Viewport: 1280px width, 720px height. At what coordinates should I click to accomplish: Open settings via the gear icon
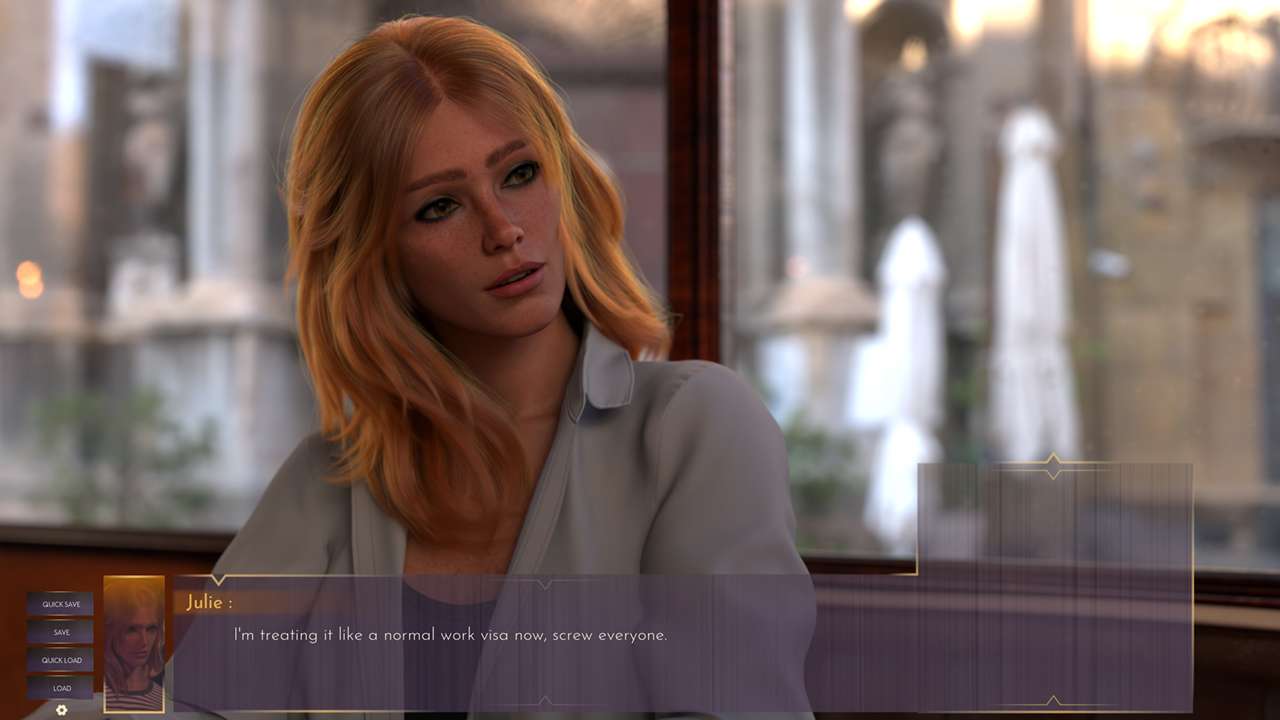click(x=61, y=710)
